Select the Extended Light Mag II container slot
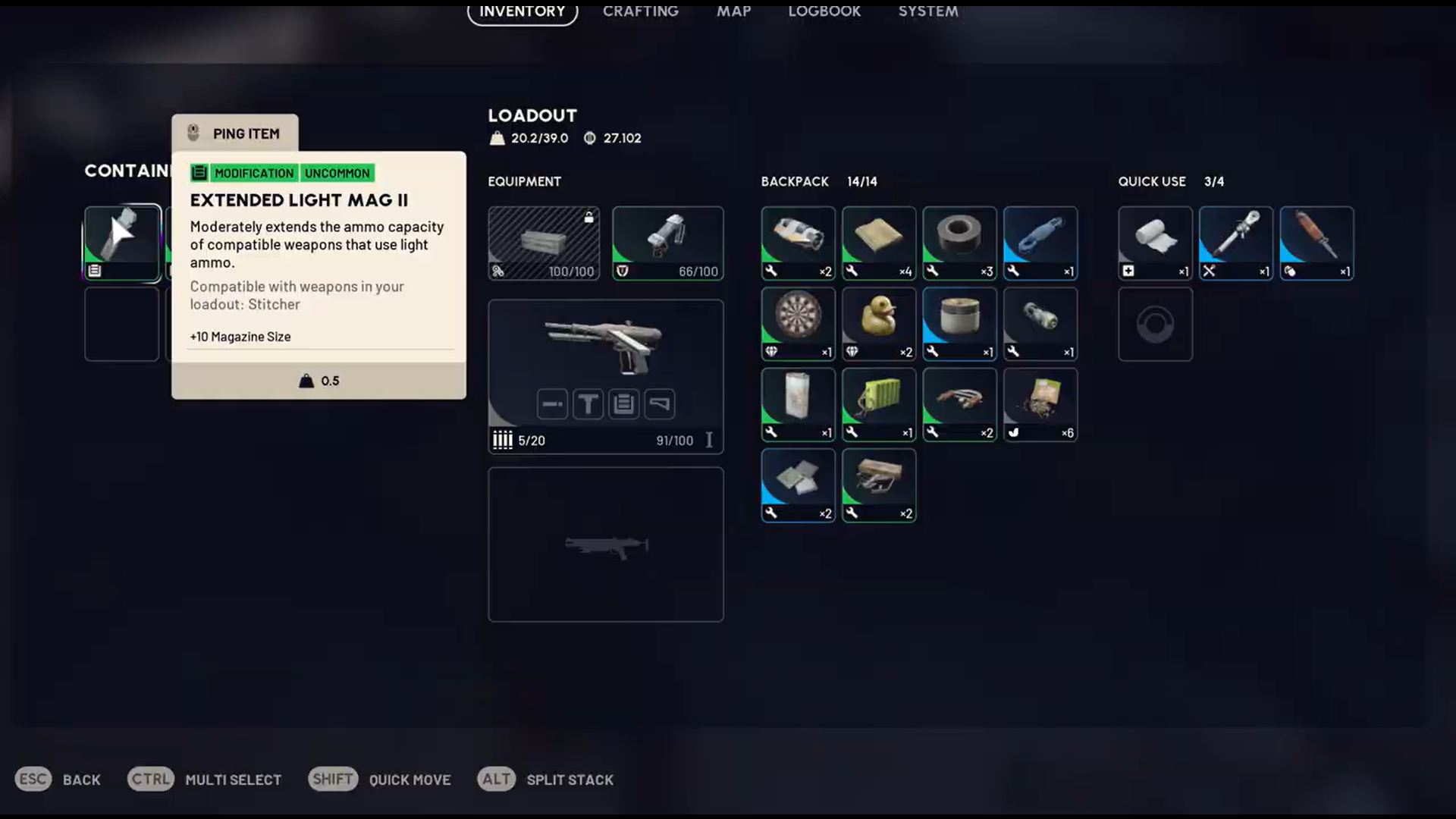Viewport: 1456px width, 819px height. (122, 243)
